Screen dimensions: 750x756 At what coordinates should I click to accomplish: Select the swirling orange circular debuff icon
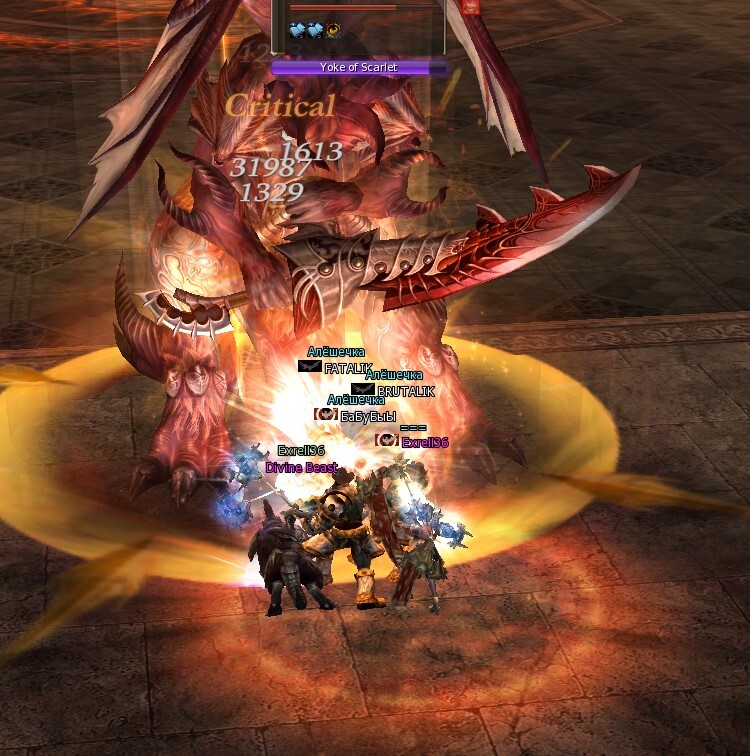333,31
